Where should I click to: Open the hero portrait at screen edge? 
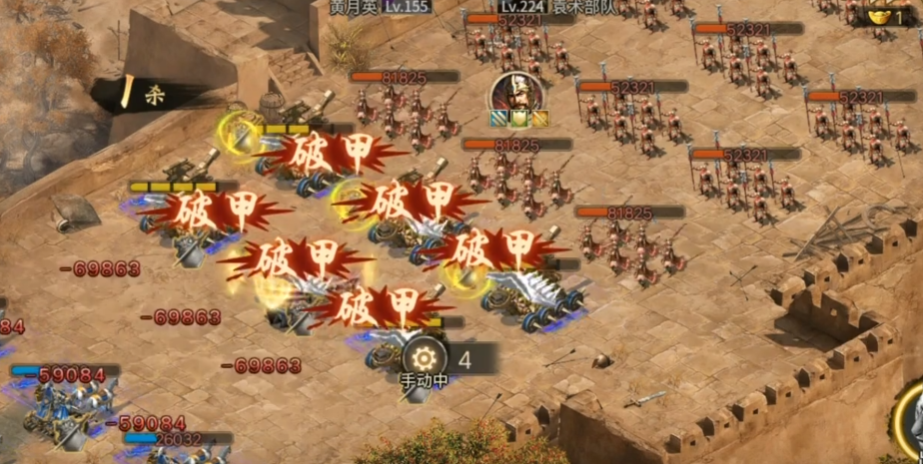coord(912,420)
